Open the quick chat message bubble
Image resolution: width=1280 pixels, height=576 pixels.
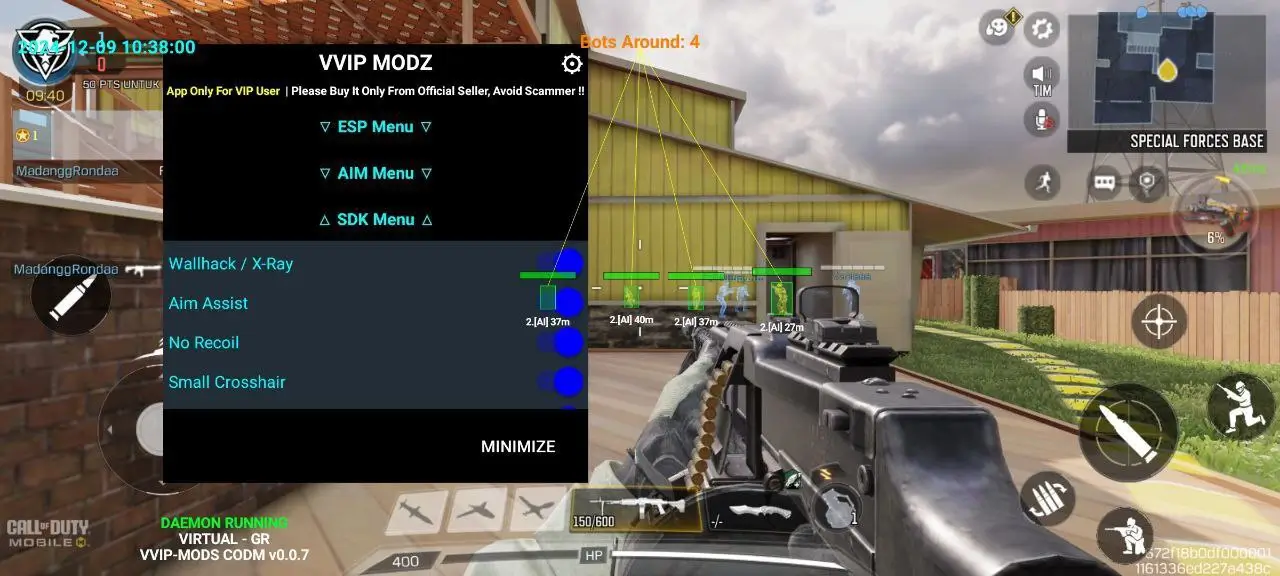pyautogui.click(x=1103, y=183)
